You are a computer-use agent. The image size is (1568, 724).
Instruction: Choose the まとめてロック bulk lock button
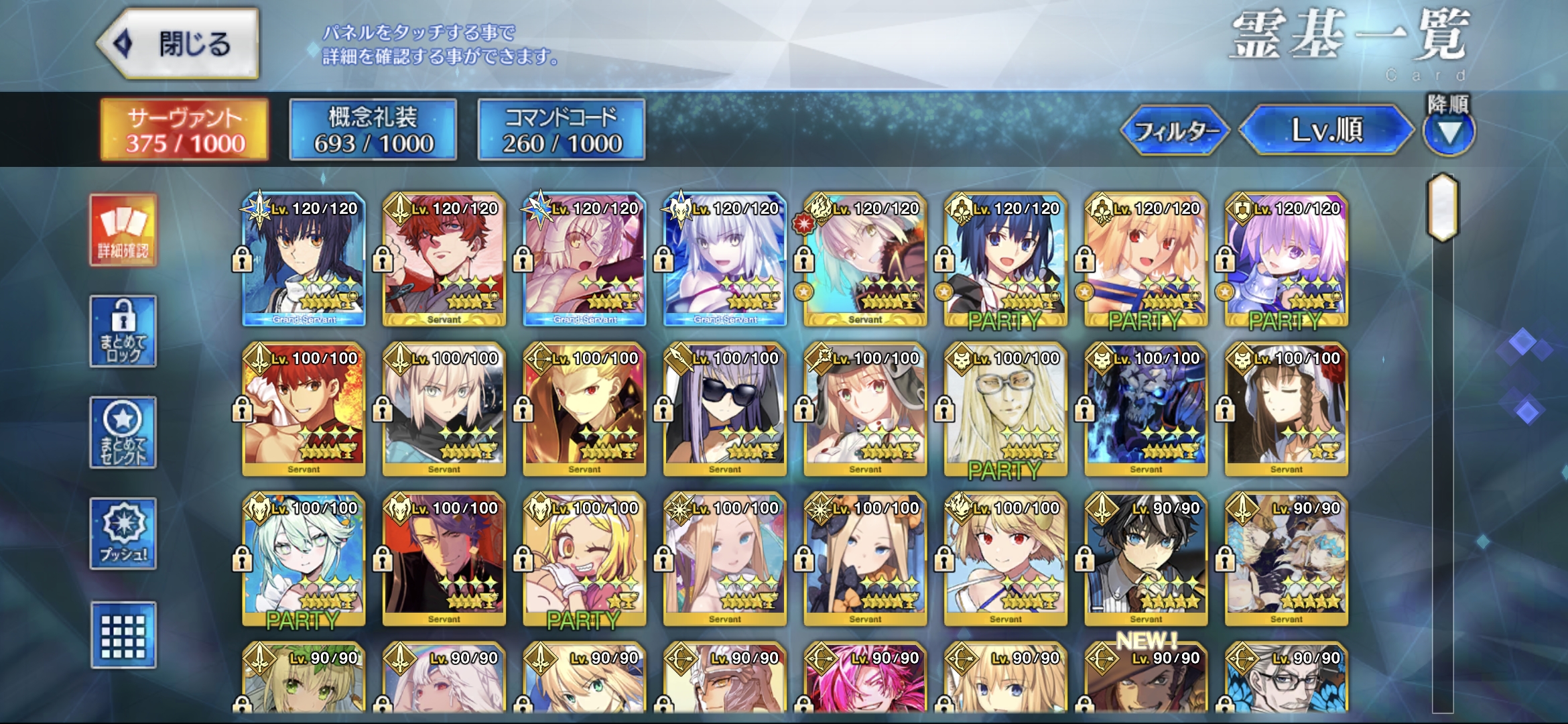tap(123, 332)
